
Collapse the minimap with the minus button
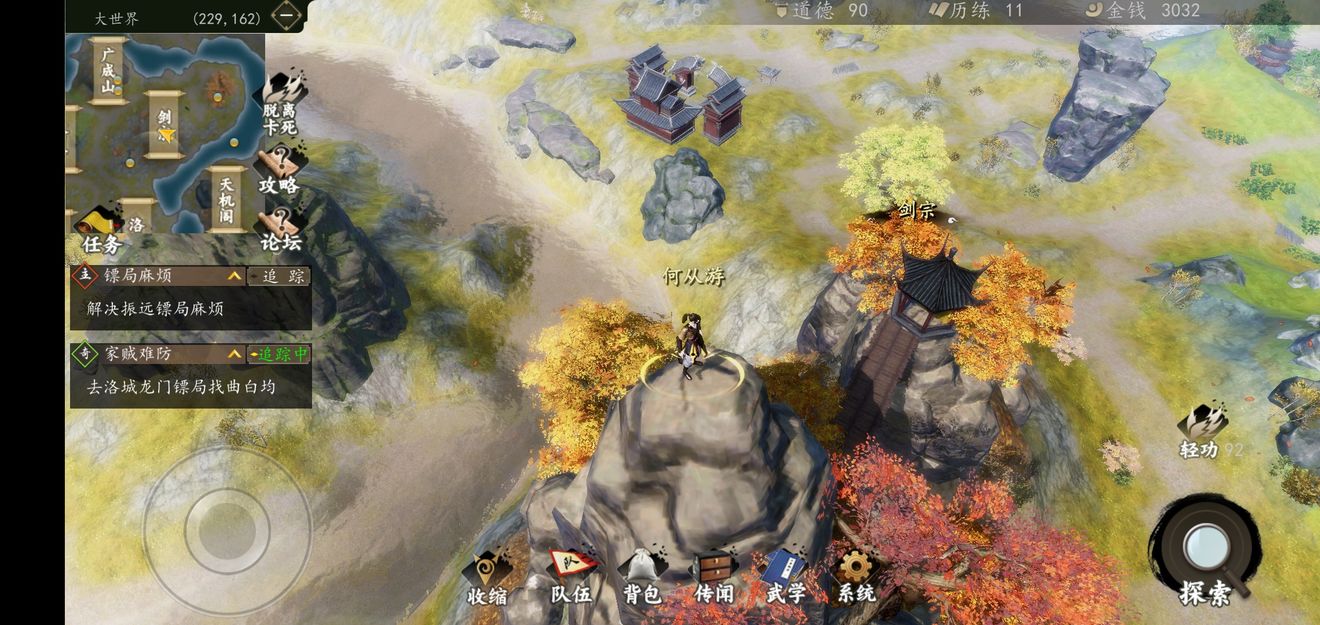[286, 17]
